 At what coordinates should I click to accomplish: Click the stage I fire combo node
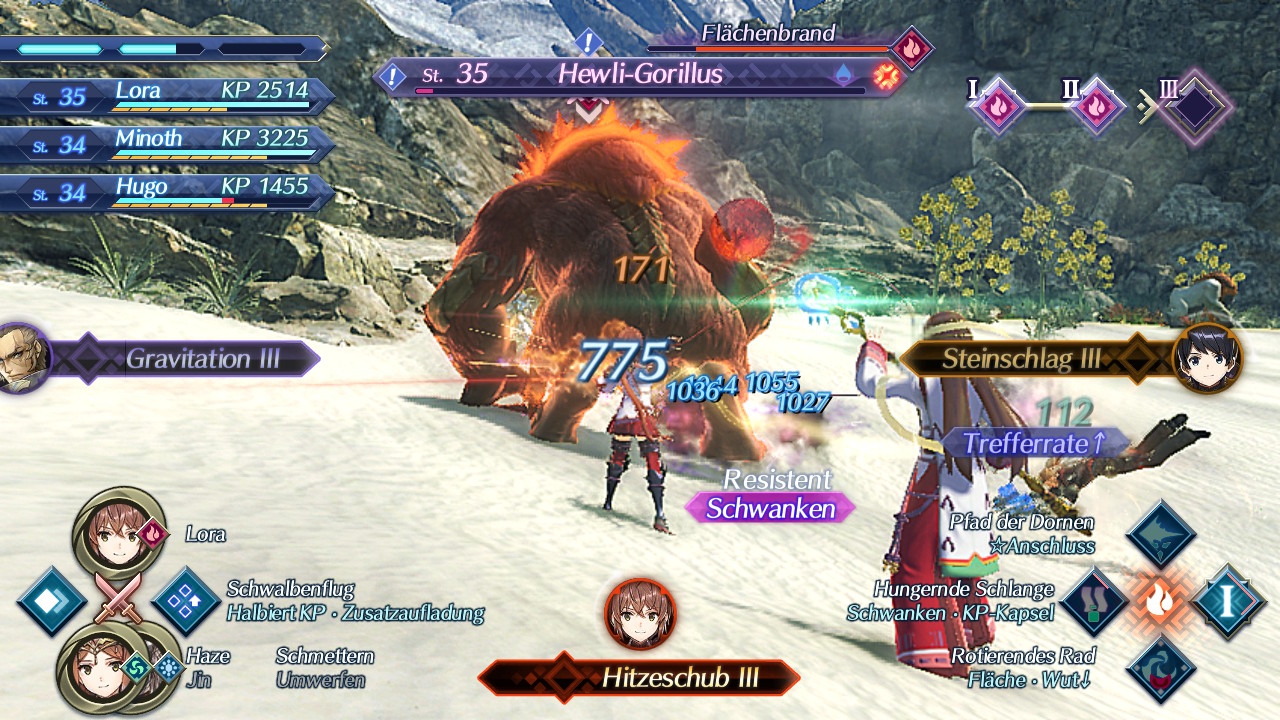pyautogui.click(x=998, y=105)
